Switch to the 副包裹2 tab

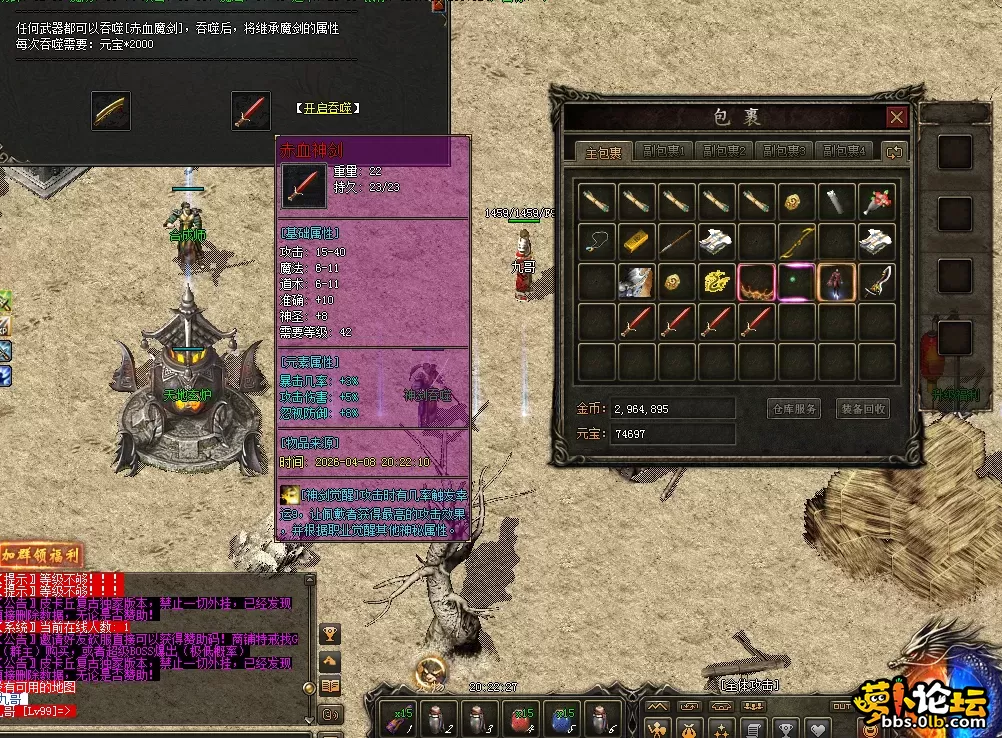click(x=723, y=152)
